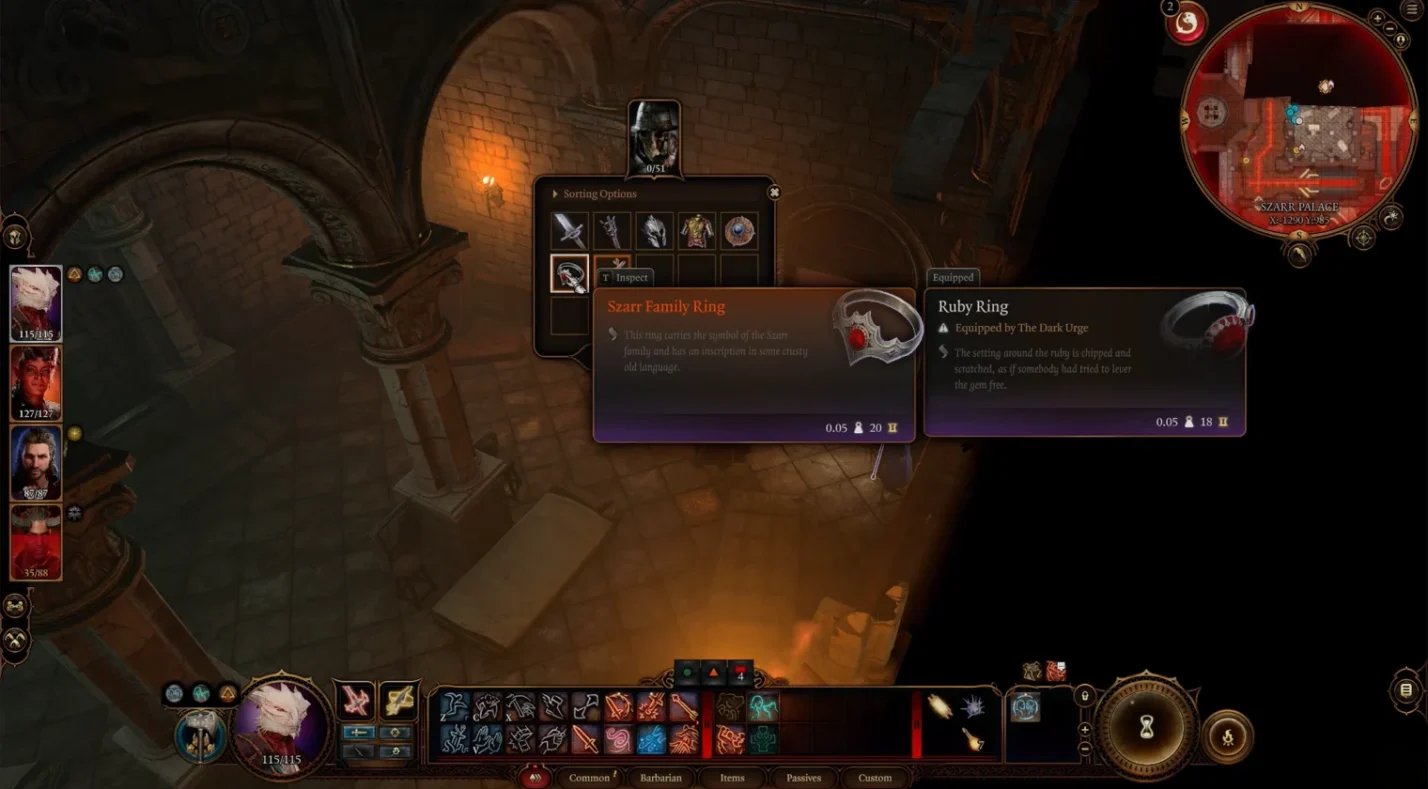The width and height of the screenshot is (1428, 789).
Task: Select the bearded man's party portrait
Action: pos(36,463)
